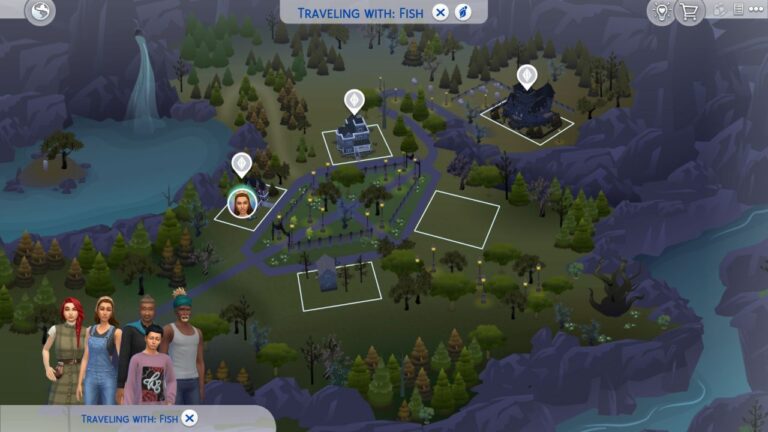Open the lightbulb lessons icon
The height and width of the screenshot is (432, 768).
pyautogui.click(x=660, y=12)
